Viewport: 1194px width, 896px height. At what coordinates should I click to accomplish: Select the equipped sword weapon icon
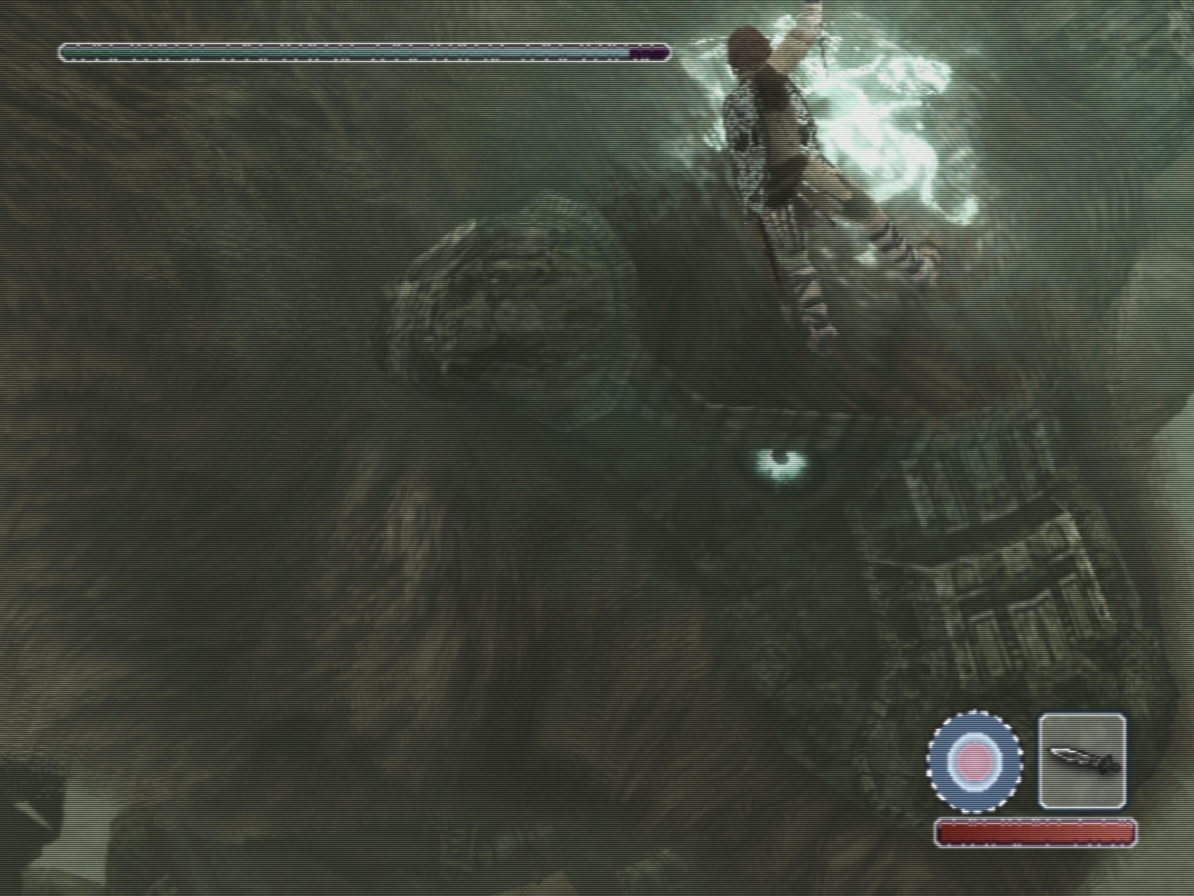(x=1082, y=761)
